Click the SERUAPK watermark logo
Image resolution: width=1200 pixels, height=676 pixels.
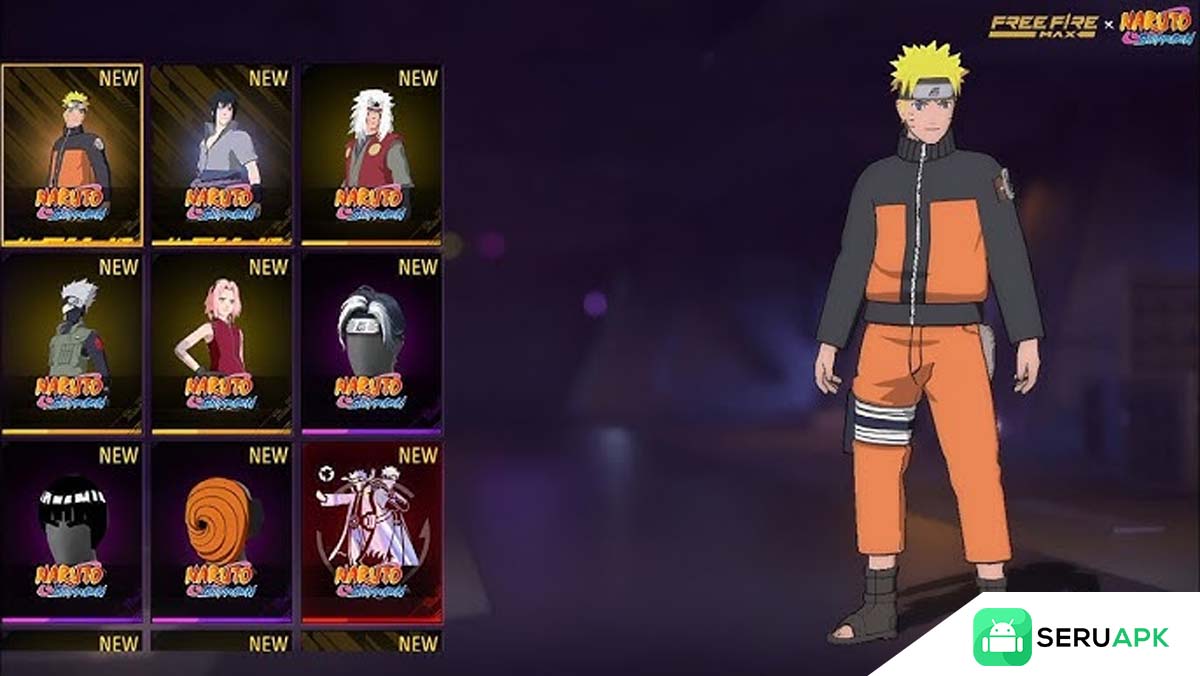pyautogui.click(x=1070, y=637)
